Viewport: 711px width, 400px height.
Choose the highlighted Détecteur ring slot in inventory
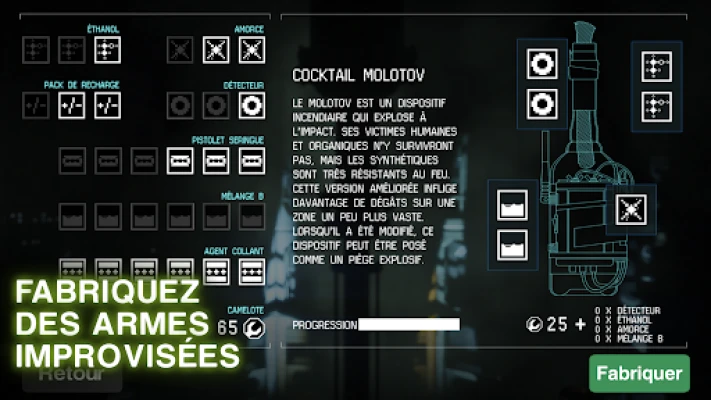click(252, 105)
